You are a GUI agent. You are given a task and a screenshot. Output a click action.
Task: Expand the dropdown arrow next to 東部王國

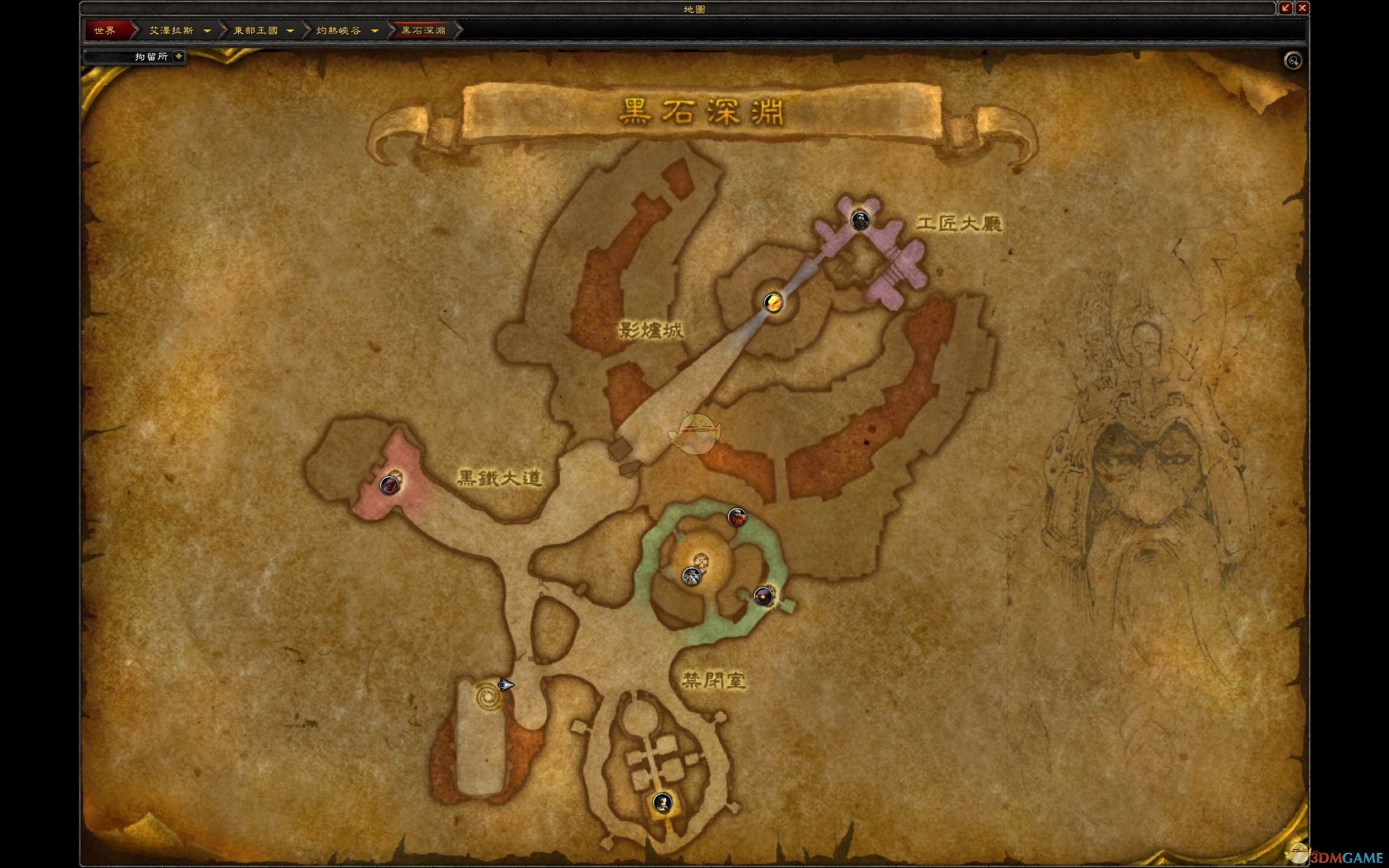coord(290,30)
